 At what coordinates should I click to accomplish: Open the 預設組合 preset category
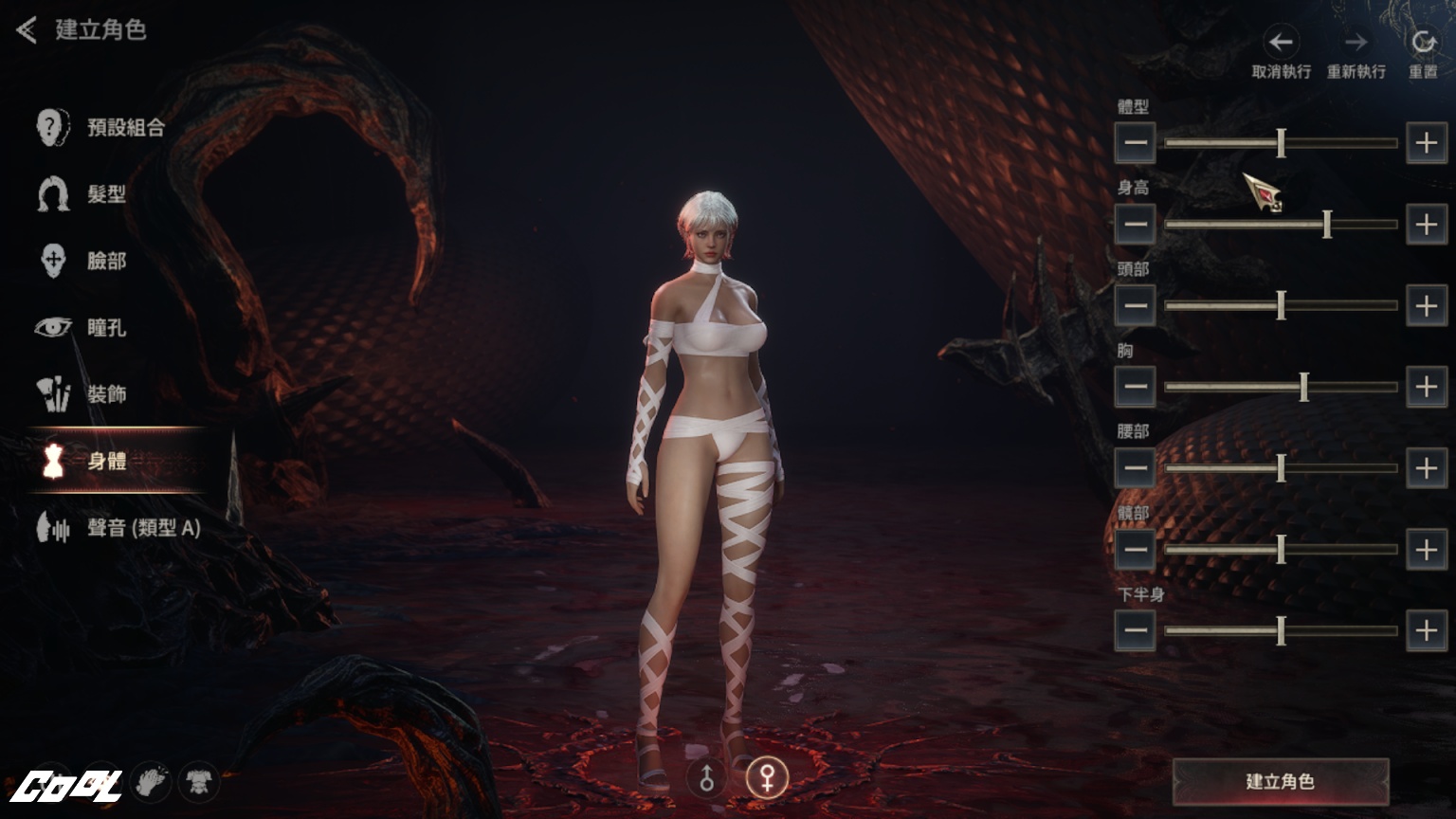pos(102,127)
